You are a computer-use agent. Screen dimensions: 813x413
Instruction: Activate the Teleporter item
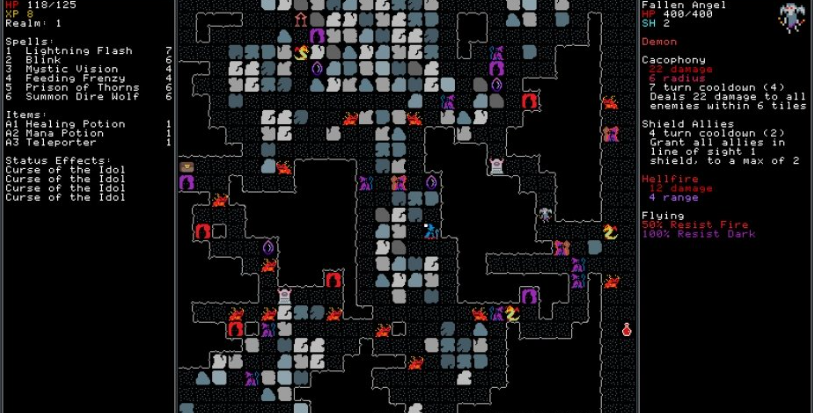click(x=59, y=143)
